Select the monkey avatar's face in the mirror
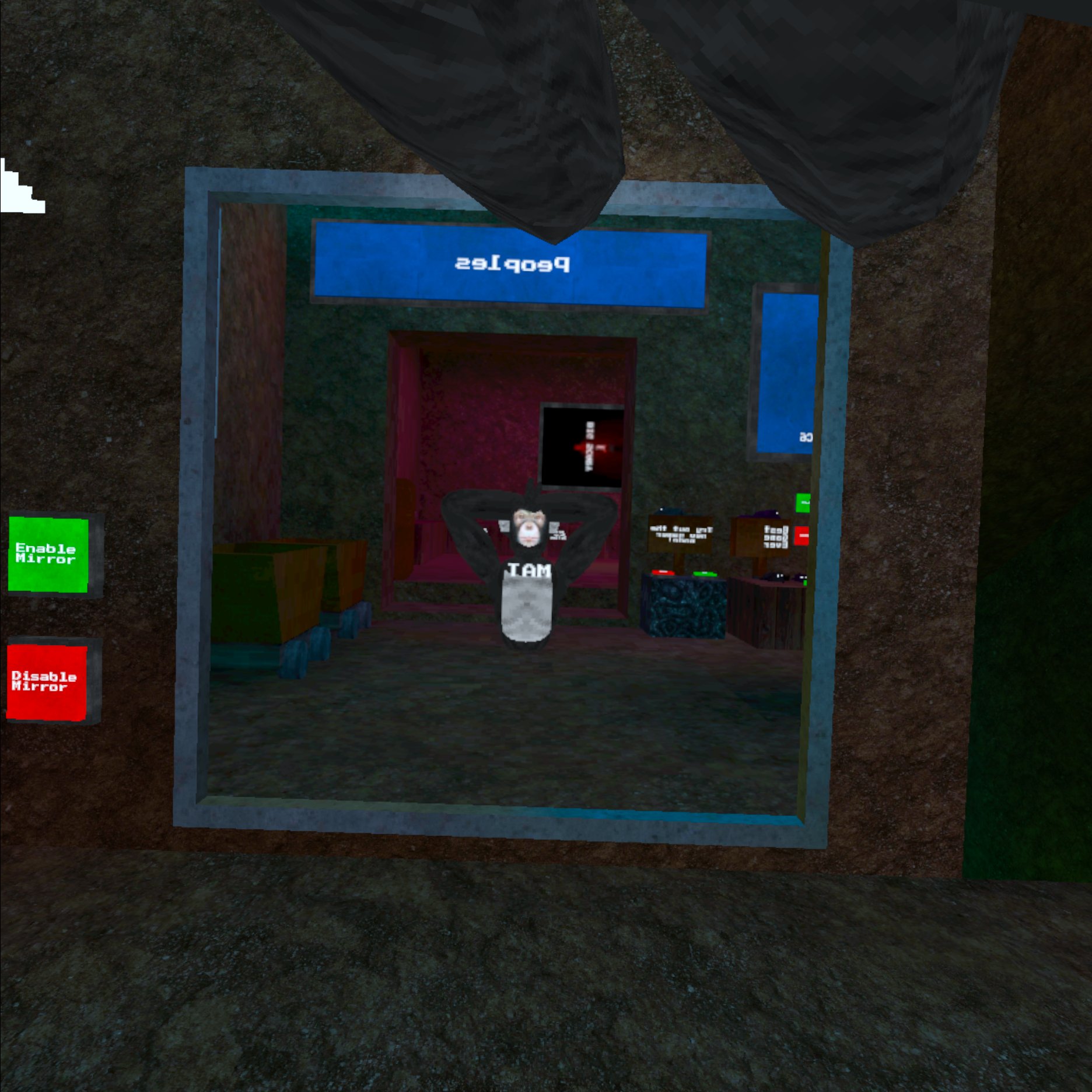Viewport: 1092px width, 1092px height. coord(528,528)
